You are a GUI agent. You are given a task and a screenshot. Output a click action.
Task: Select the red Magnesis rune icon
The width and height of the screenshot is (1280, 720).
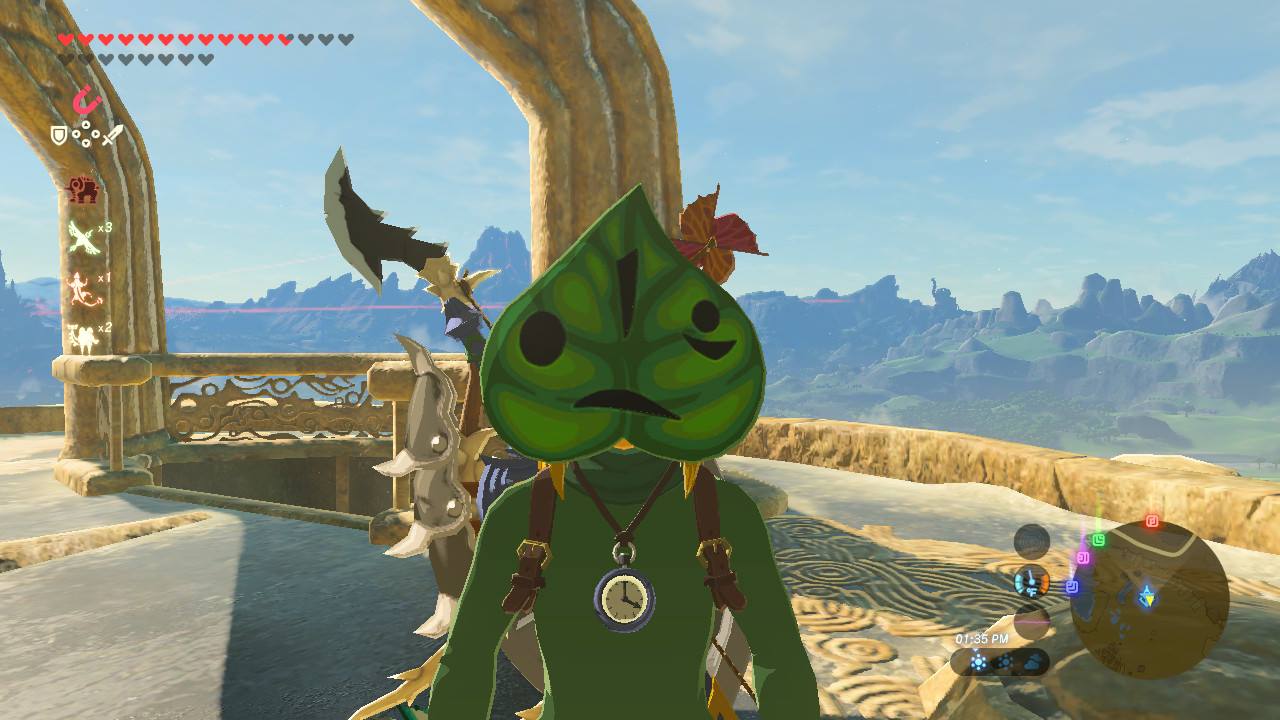pyautogui.click(x=87, y=101)
